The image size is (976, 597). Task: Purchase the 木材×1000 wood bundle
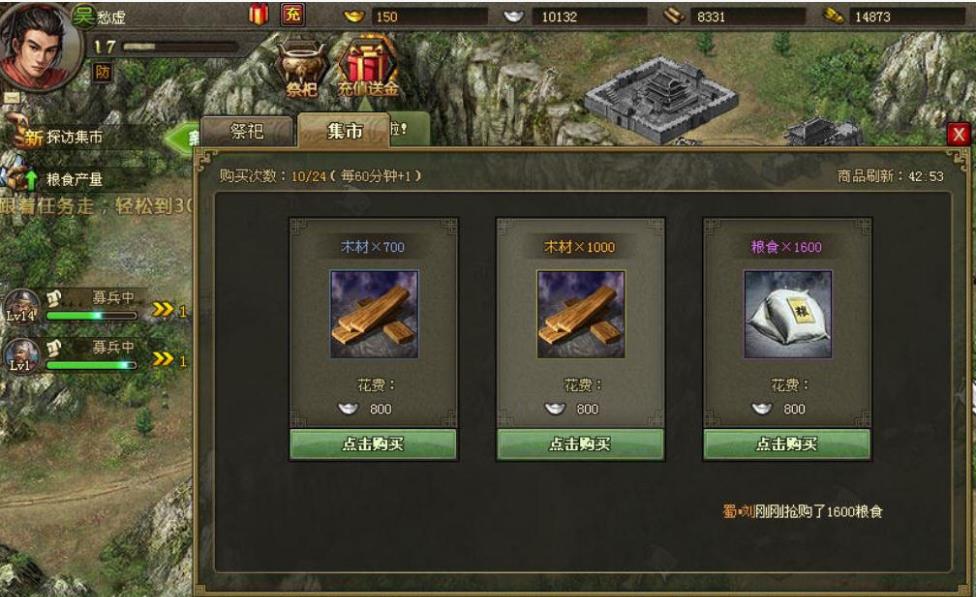tap(580, 444)
